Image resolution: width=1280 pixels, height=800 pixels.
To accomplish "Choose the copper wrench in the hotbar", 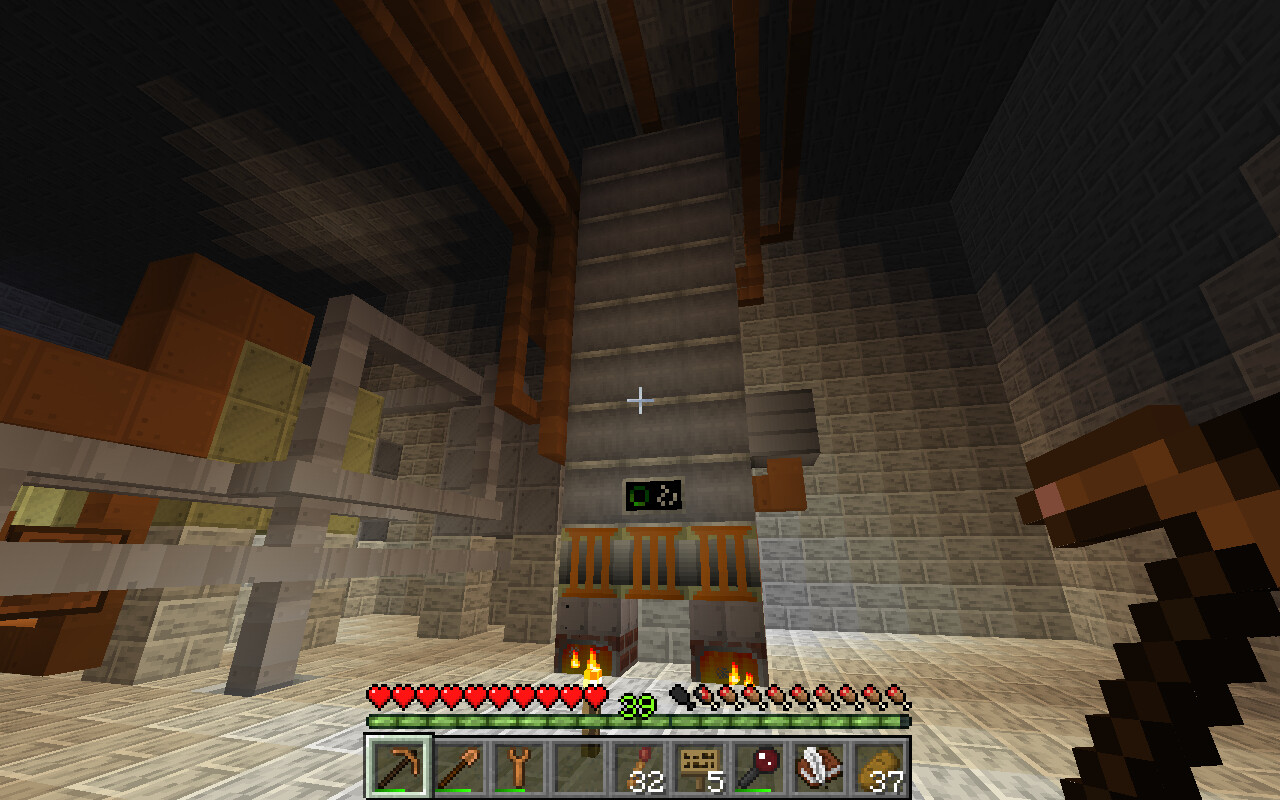I will pyautogui.click(x=519, y=768).
